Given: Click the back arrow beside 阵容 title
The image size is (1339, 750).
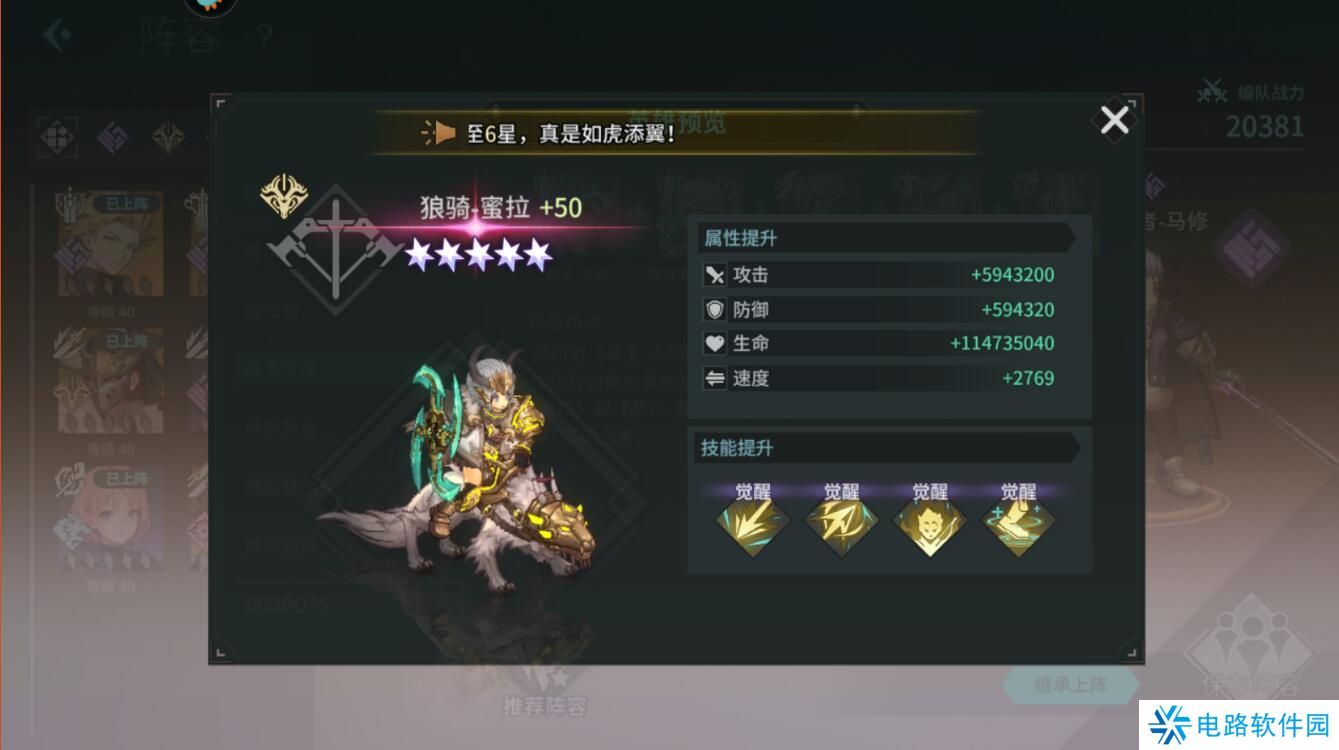Looking at the screenshot, I should 55,32.
